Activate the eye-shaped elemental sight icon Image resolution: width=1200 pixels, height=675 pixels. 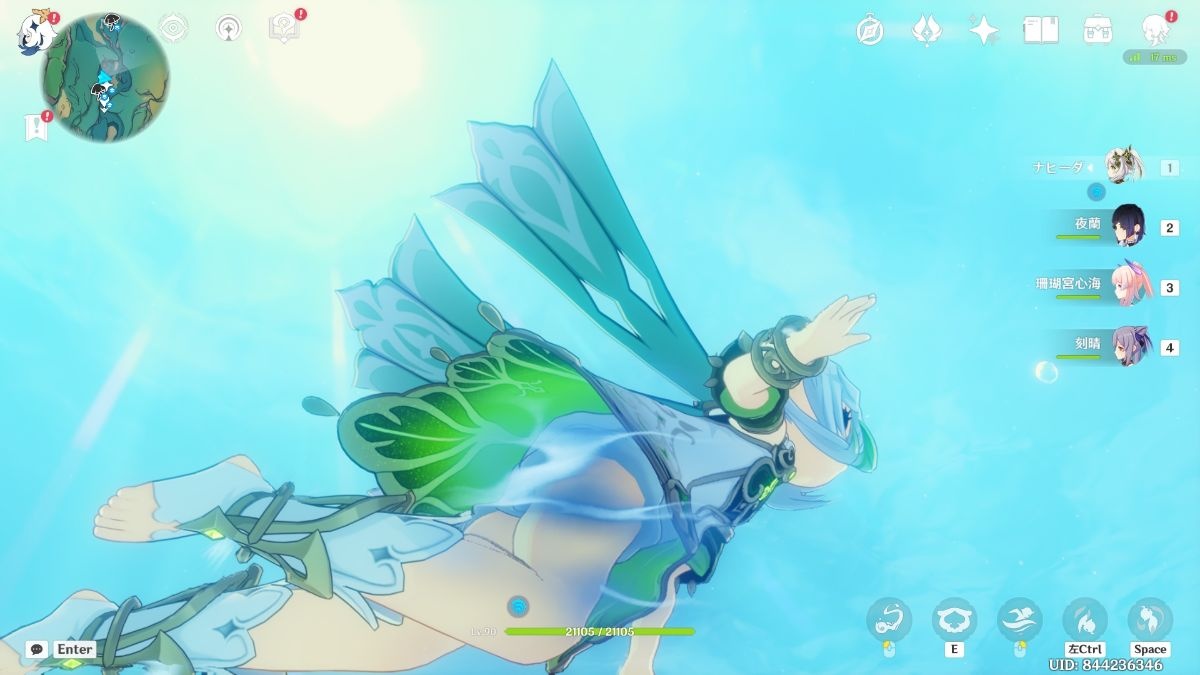(174, 28)
